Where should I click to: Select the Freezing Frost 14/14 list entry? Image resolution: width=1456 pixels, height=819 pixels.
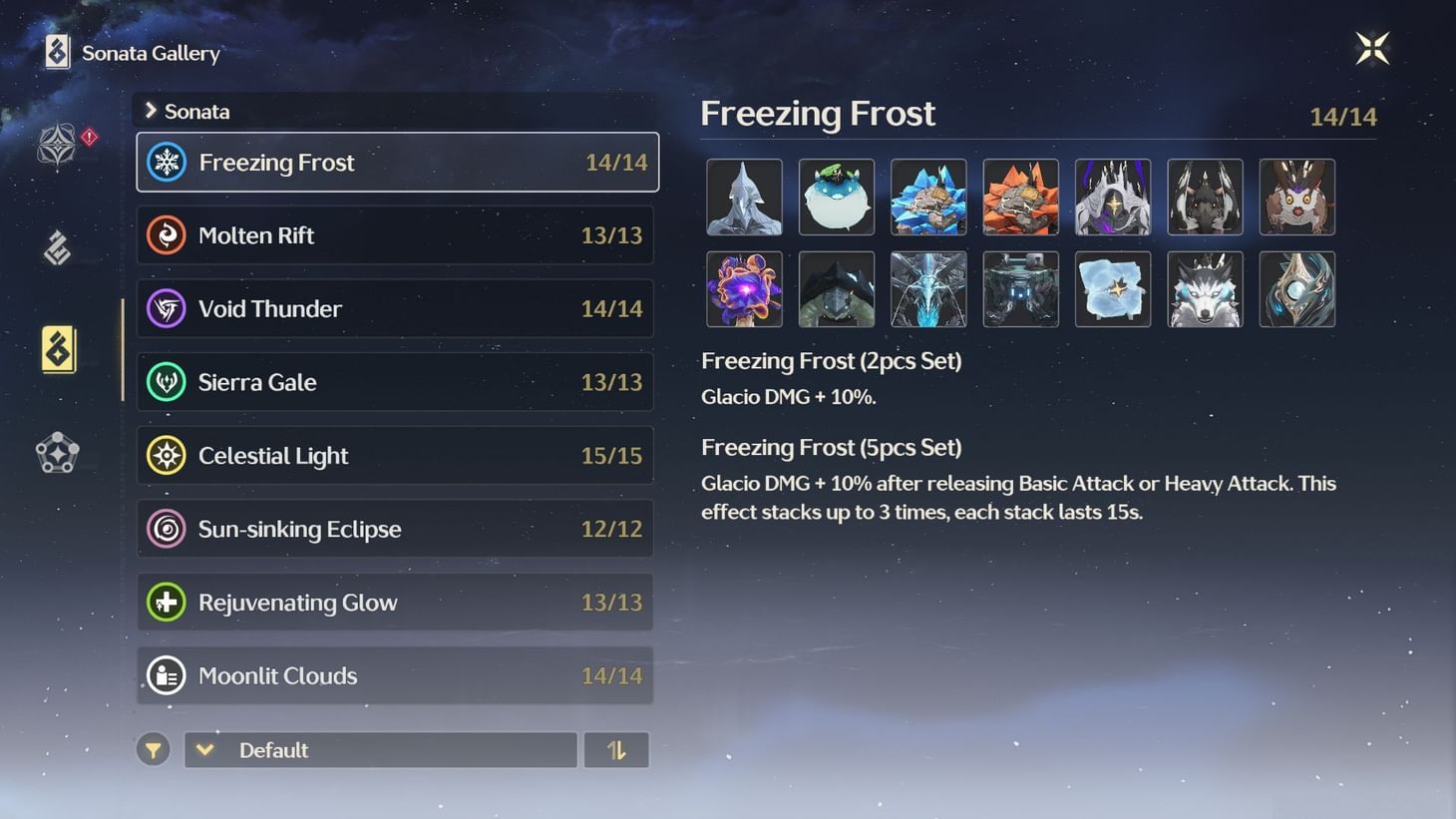pyautogui.click(x=397, y=162)
